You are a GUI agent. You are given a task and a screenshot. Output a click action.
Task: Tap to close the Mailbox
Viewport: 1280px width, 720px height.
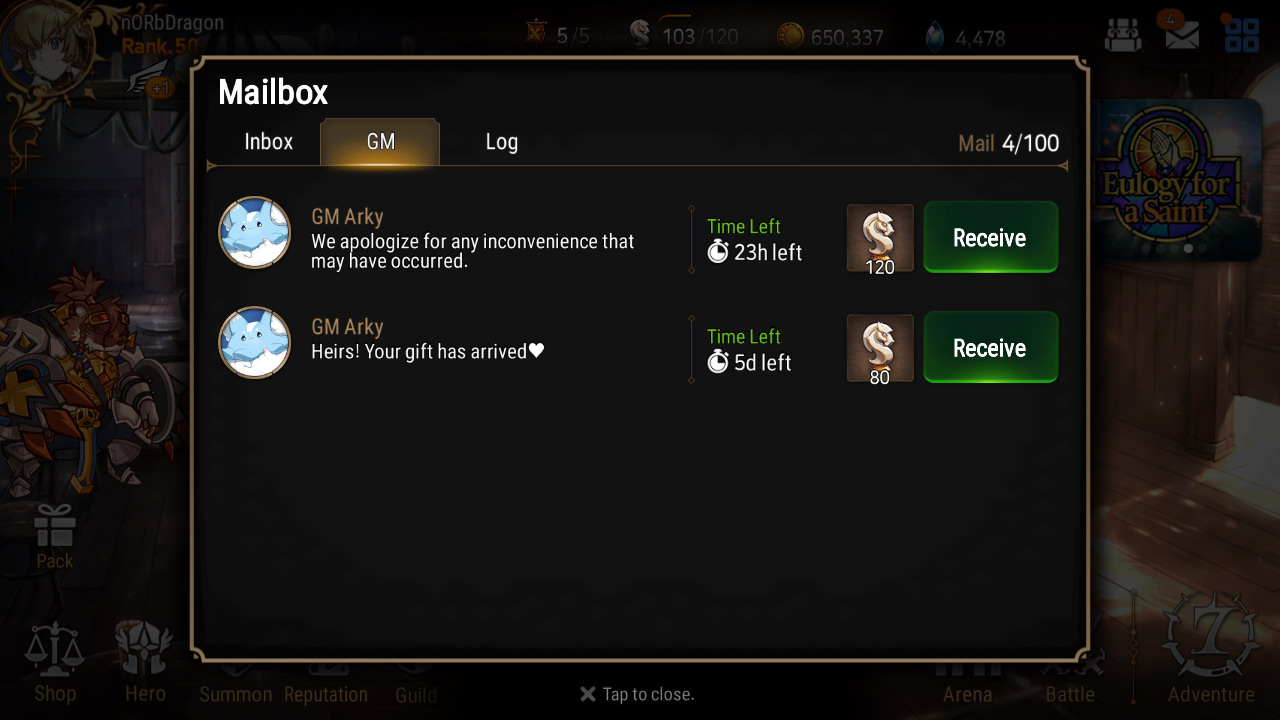637,694
